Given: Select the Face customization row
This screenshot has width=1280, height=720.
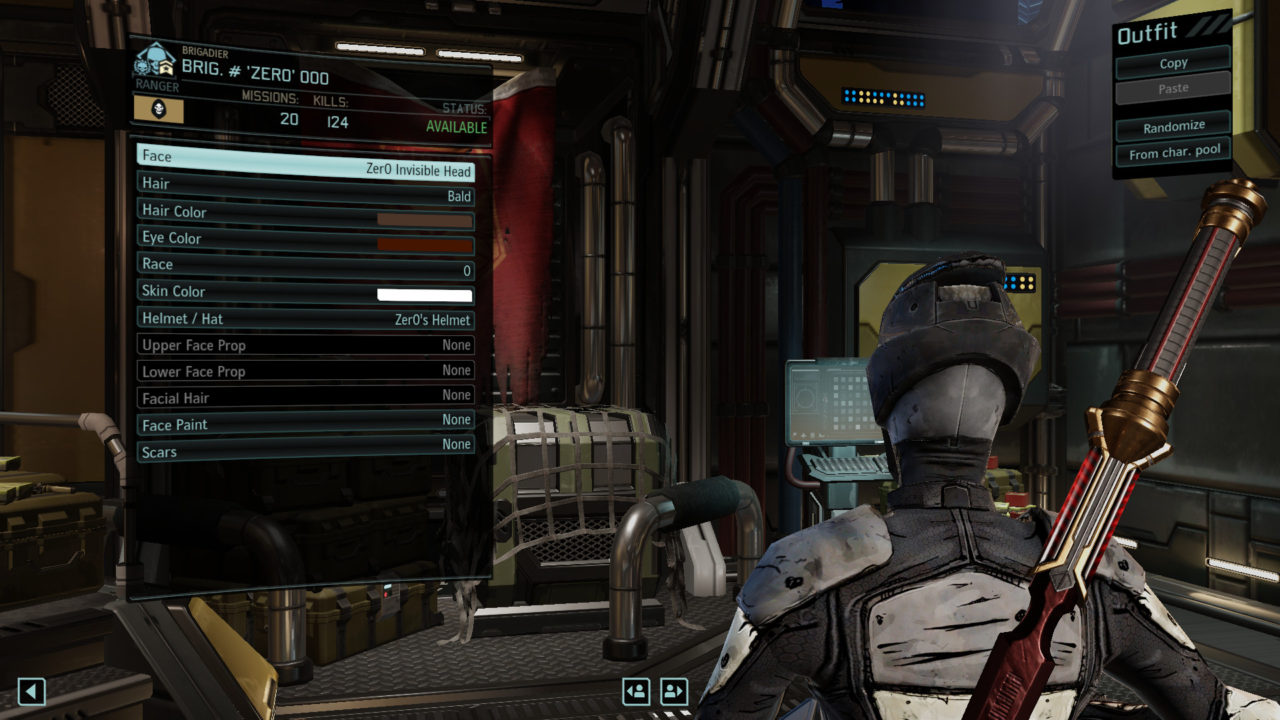Looking at the screenshot, I should tap(305, 158).
